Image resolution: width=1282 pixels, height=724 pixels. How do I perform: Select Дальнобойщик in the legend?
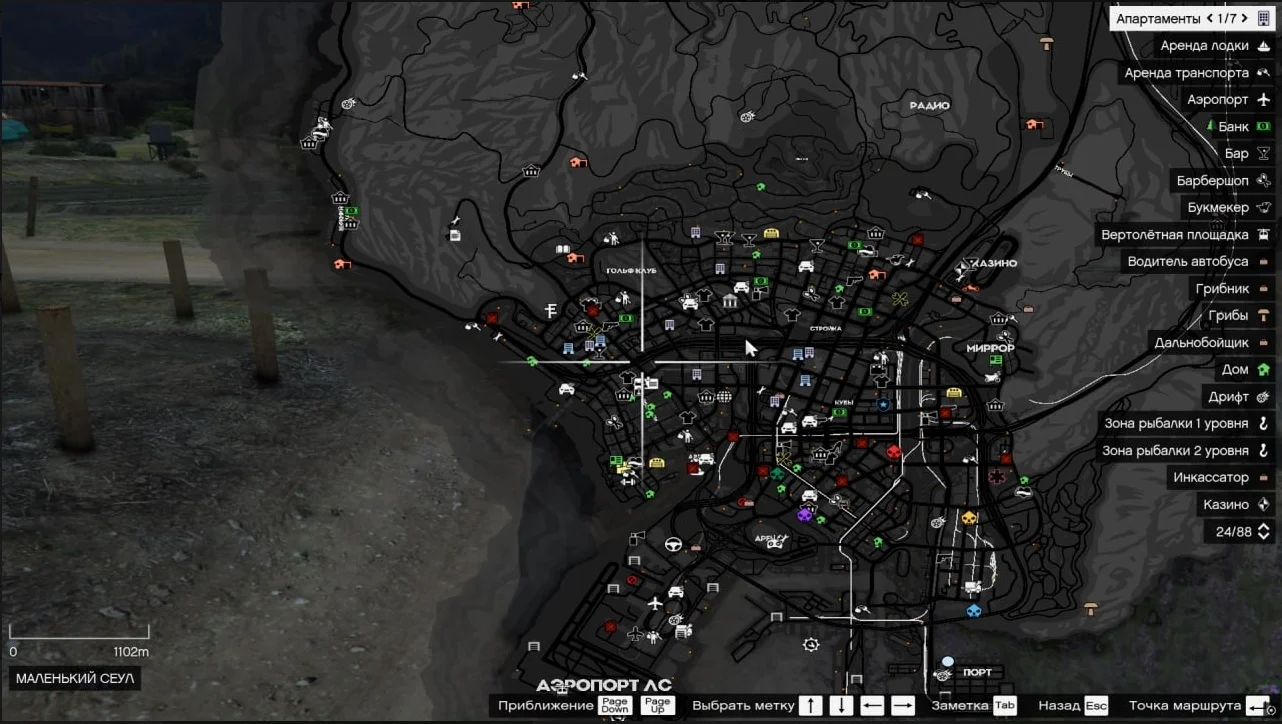[x=1201, y=343]
